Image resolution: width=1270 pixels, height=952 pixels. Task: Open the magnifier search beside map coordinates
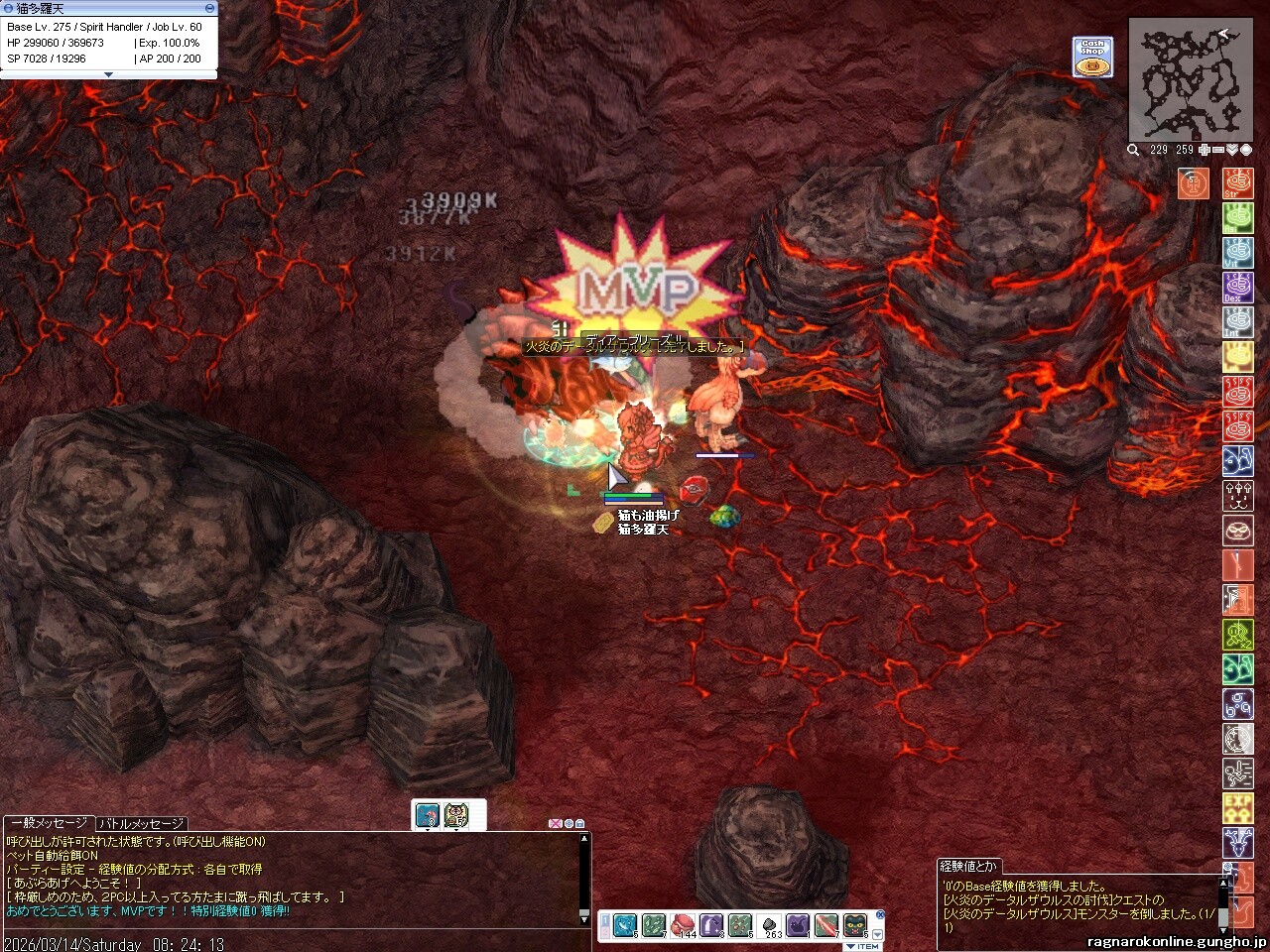tap(1133, 150)
